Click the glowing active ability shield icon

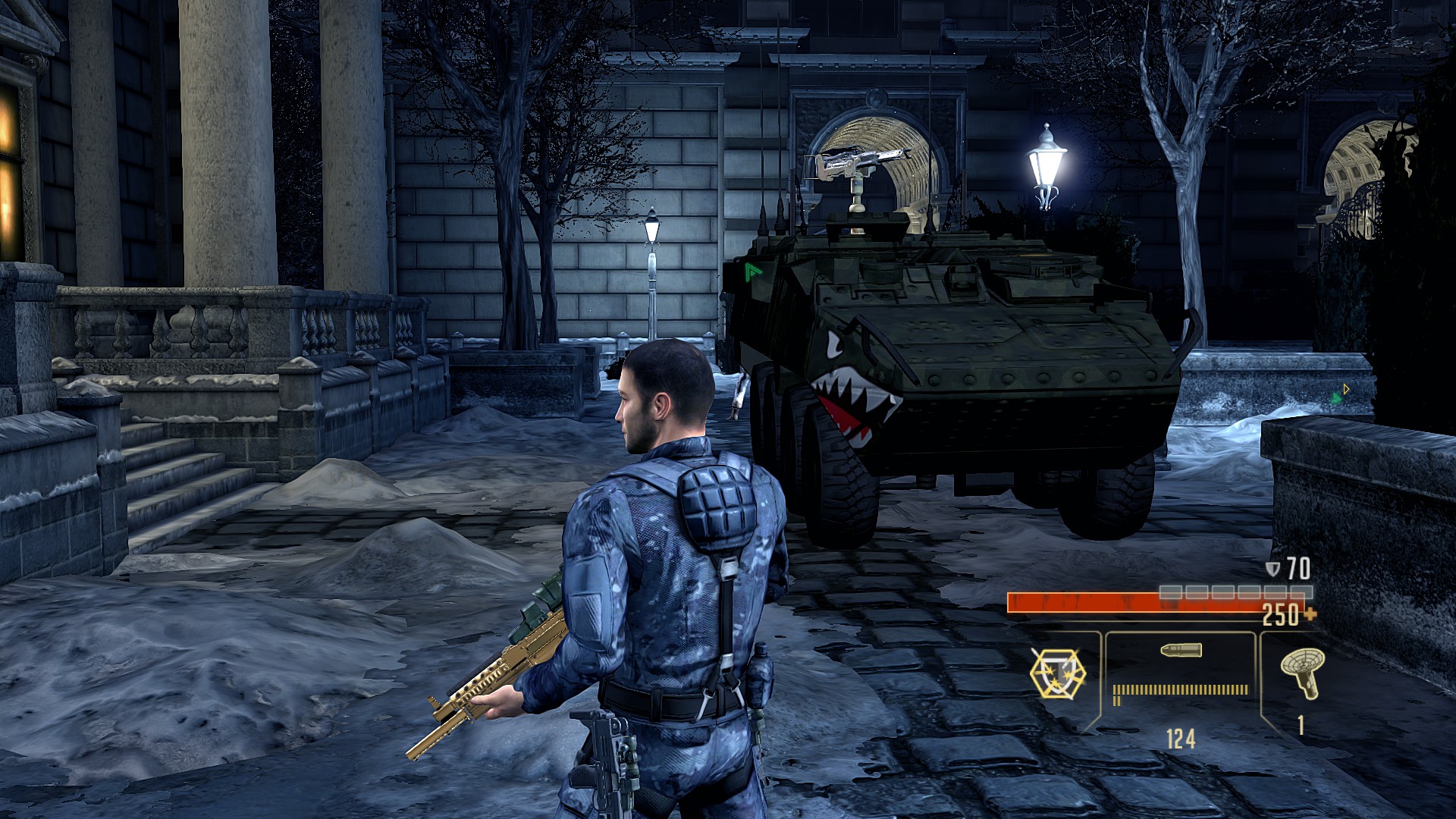click(1057, 674)
